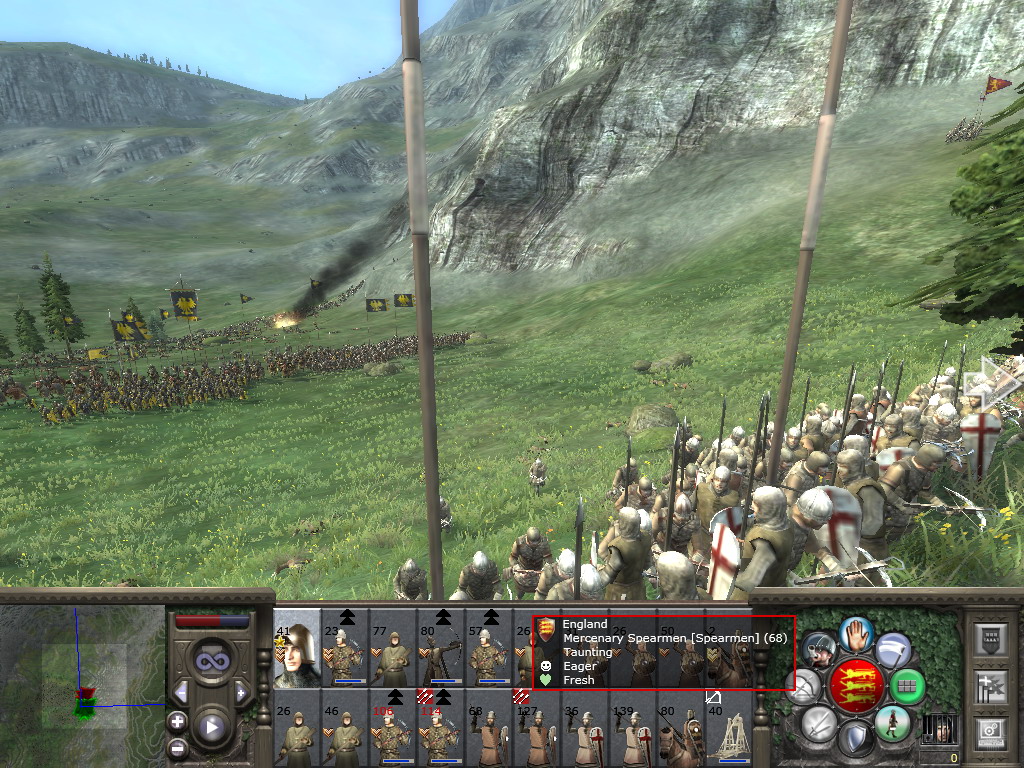Image resolution: width=1024 pixels, height=768 pixels.
Task: Click the England three lions faction emblem
Action: (856, 685)
